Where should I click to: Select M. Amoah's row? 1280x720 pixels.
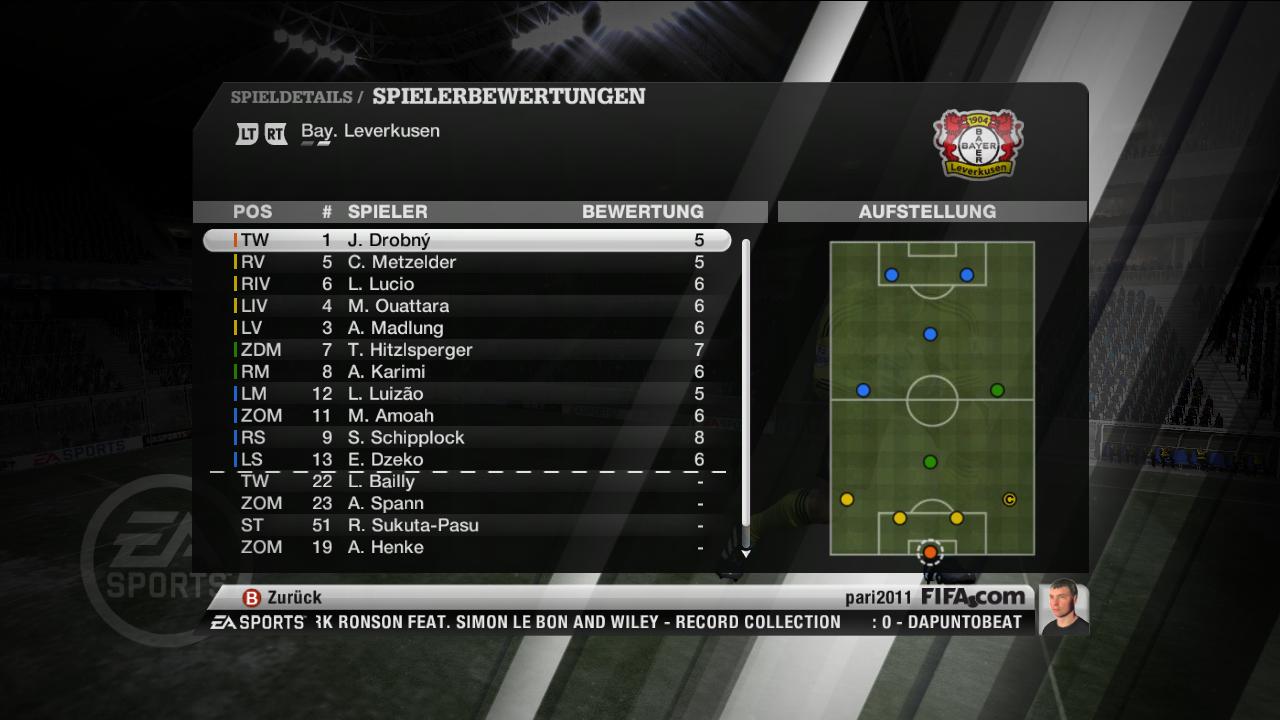pos(466,417)
